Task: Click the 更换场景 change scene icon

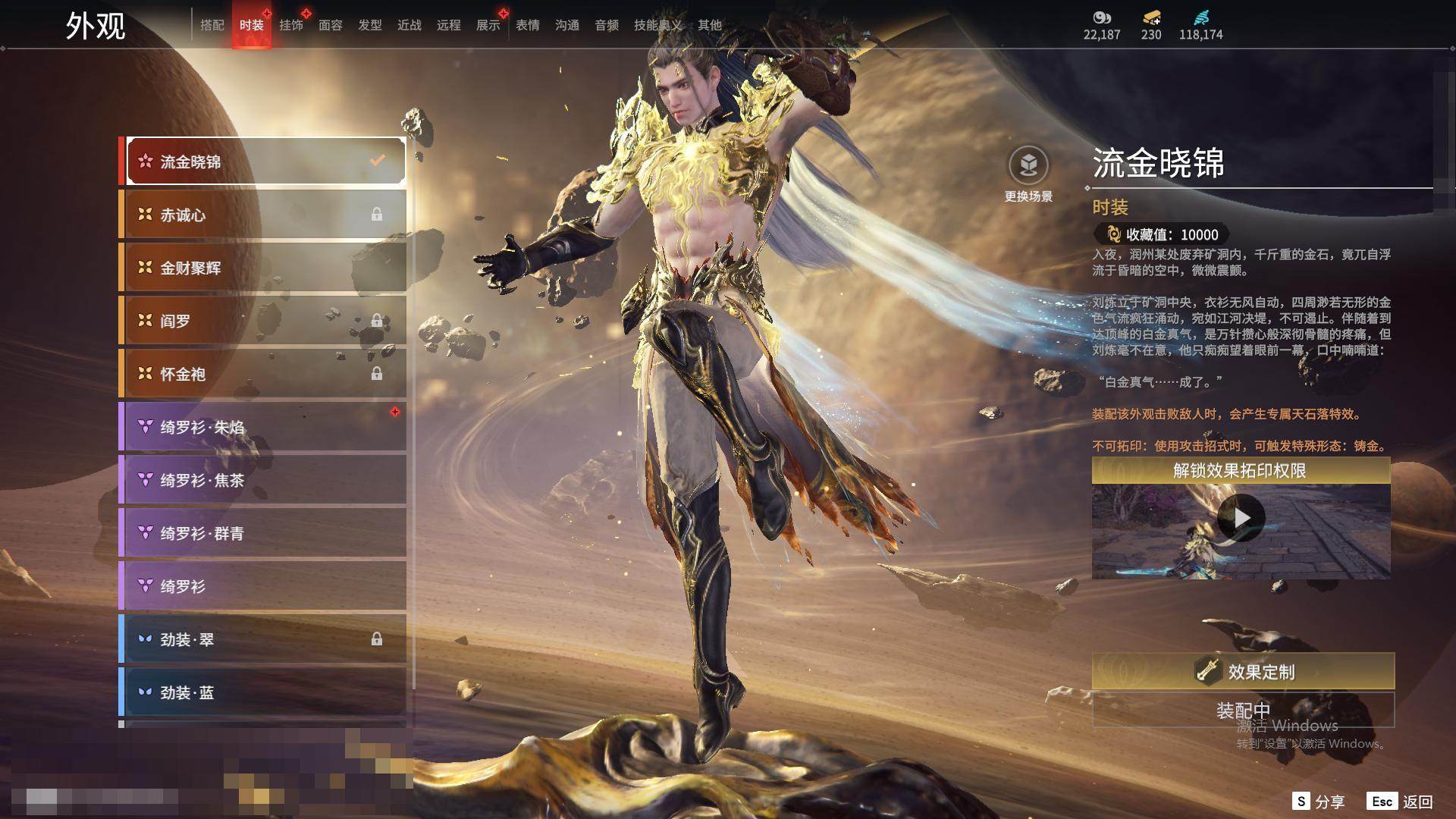Action: pos(1028,166)
